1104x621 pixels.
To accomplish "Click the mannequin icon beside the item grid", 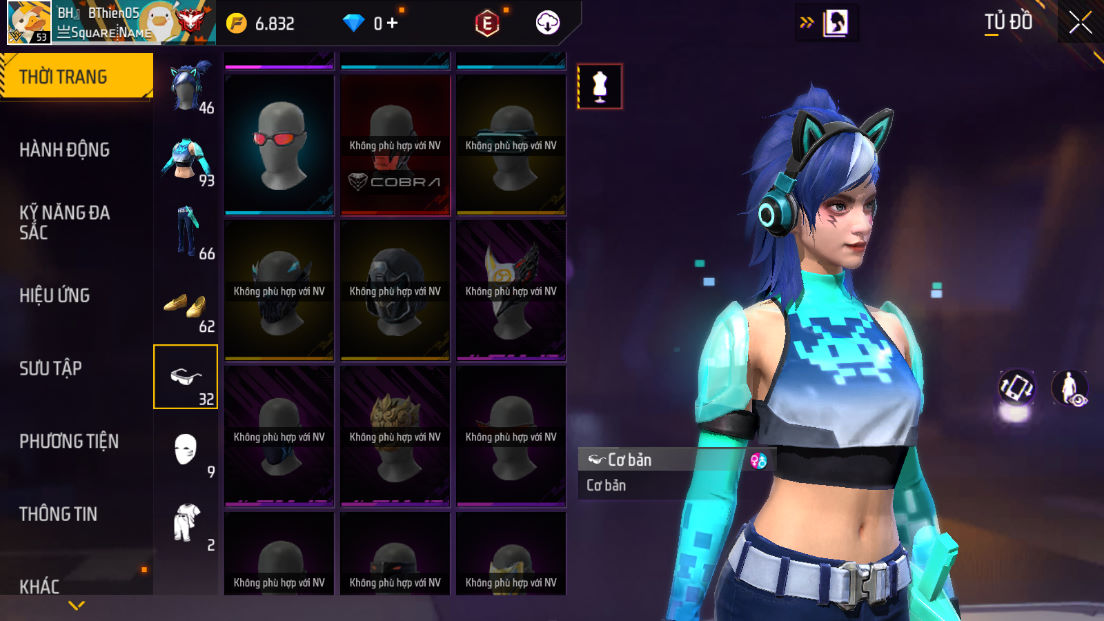I will [x=600, y=86].
